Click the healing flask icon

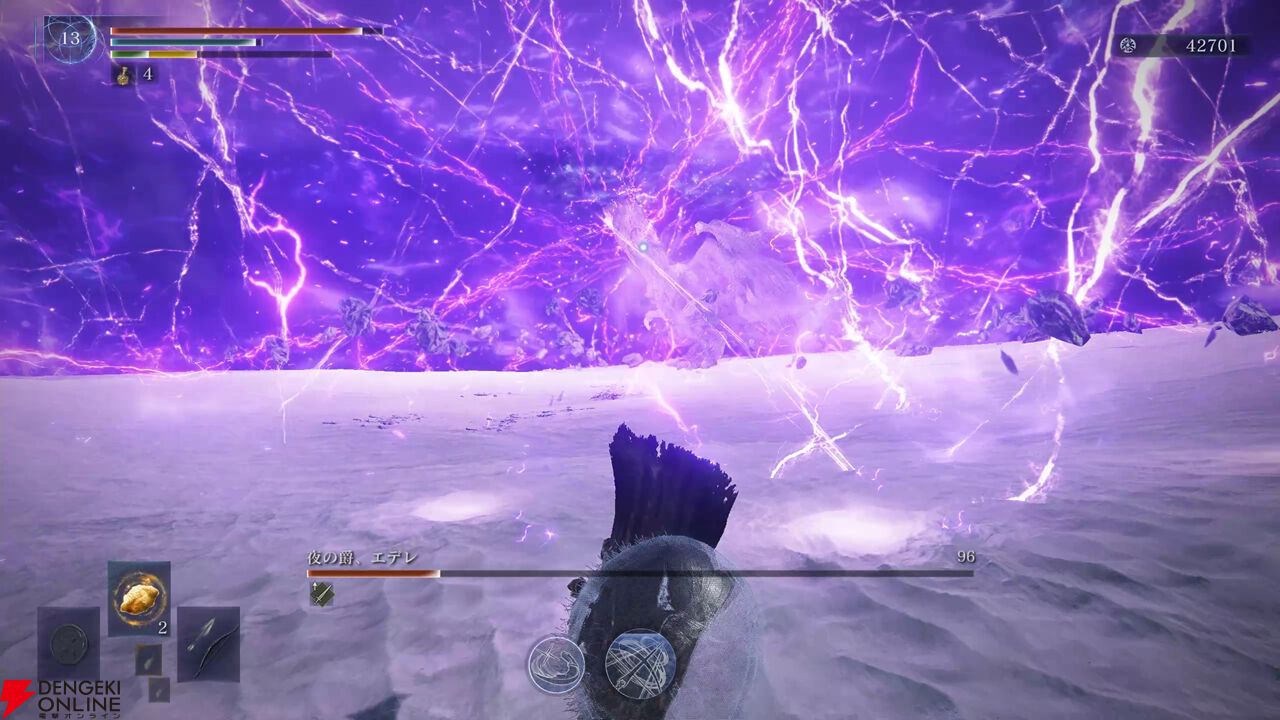click(x=120, y=73)
